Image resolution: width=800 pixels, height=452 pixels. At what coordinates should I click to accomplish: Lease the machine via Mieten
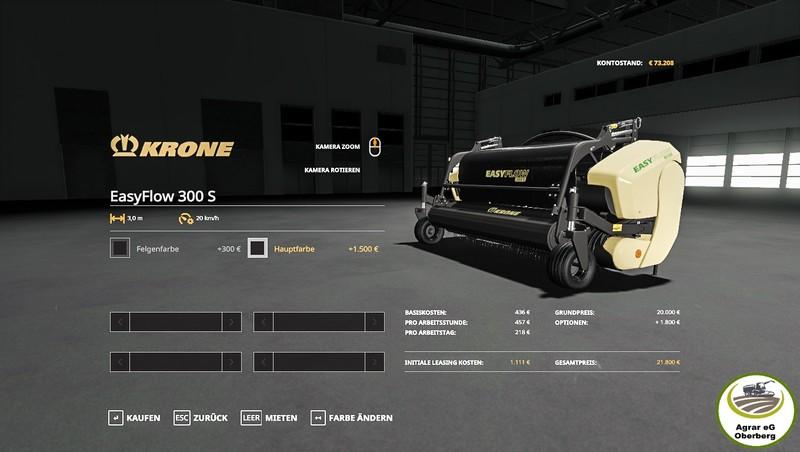269,417
